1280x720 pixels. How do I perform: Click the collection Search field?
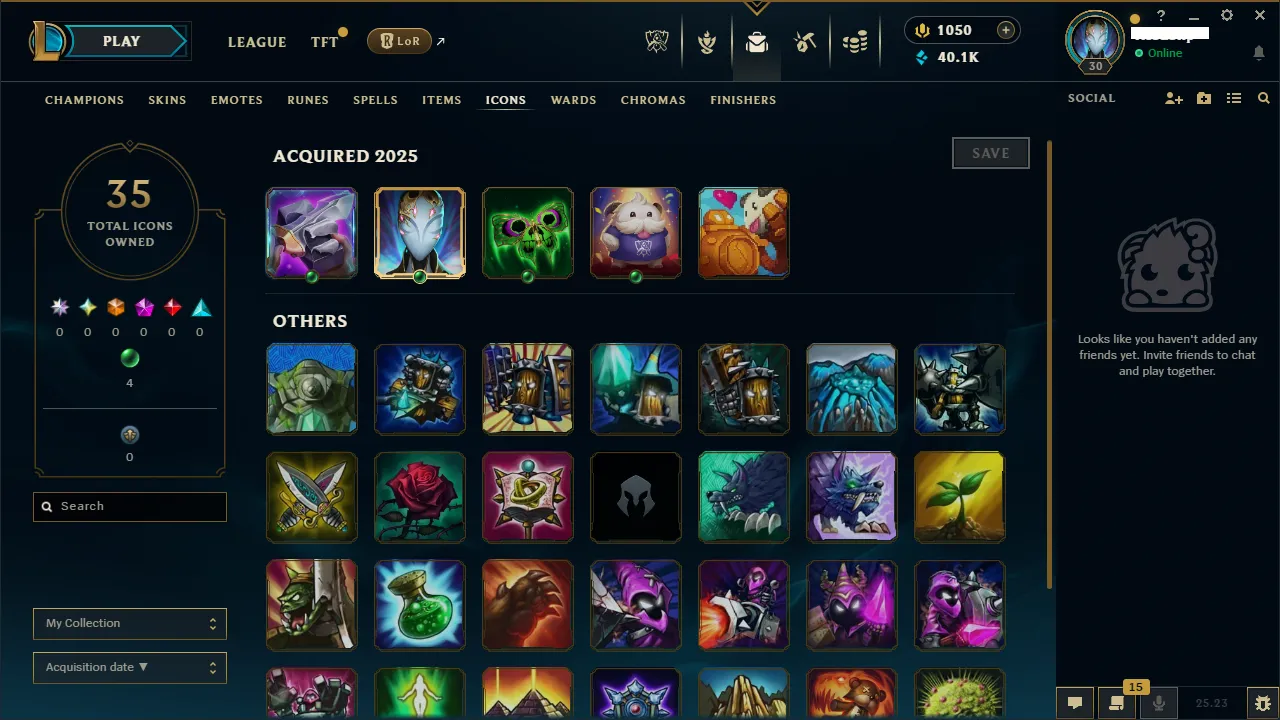pyautogui.click(x=130, y=507)
